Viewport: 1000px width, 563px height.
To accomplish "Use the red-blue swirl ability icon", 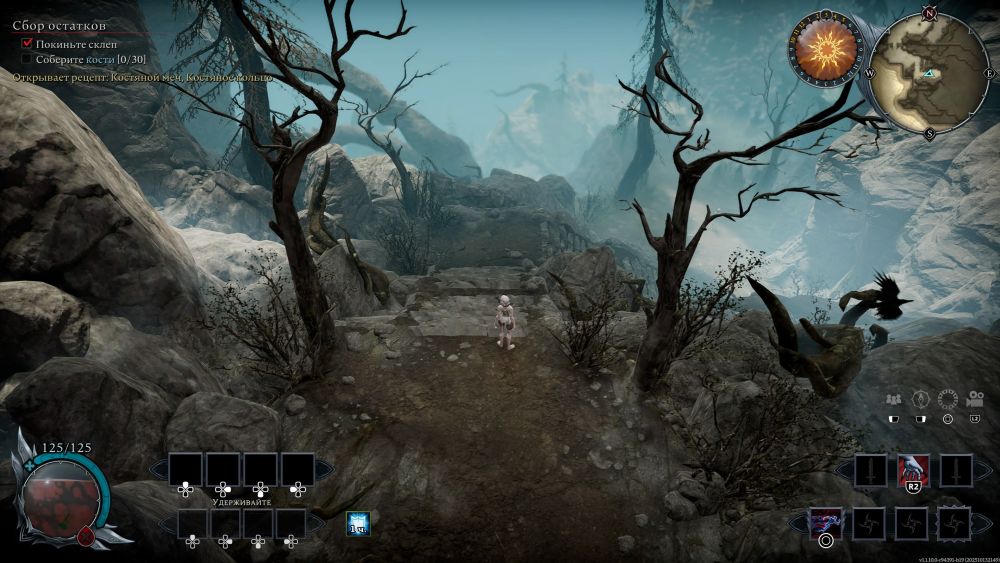I will (x=826, y=521).
